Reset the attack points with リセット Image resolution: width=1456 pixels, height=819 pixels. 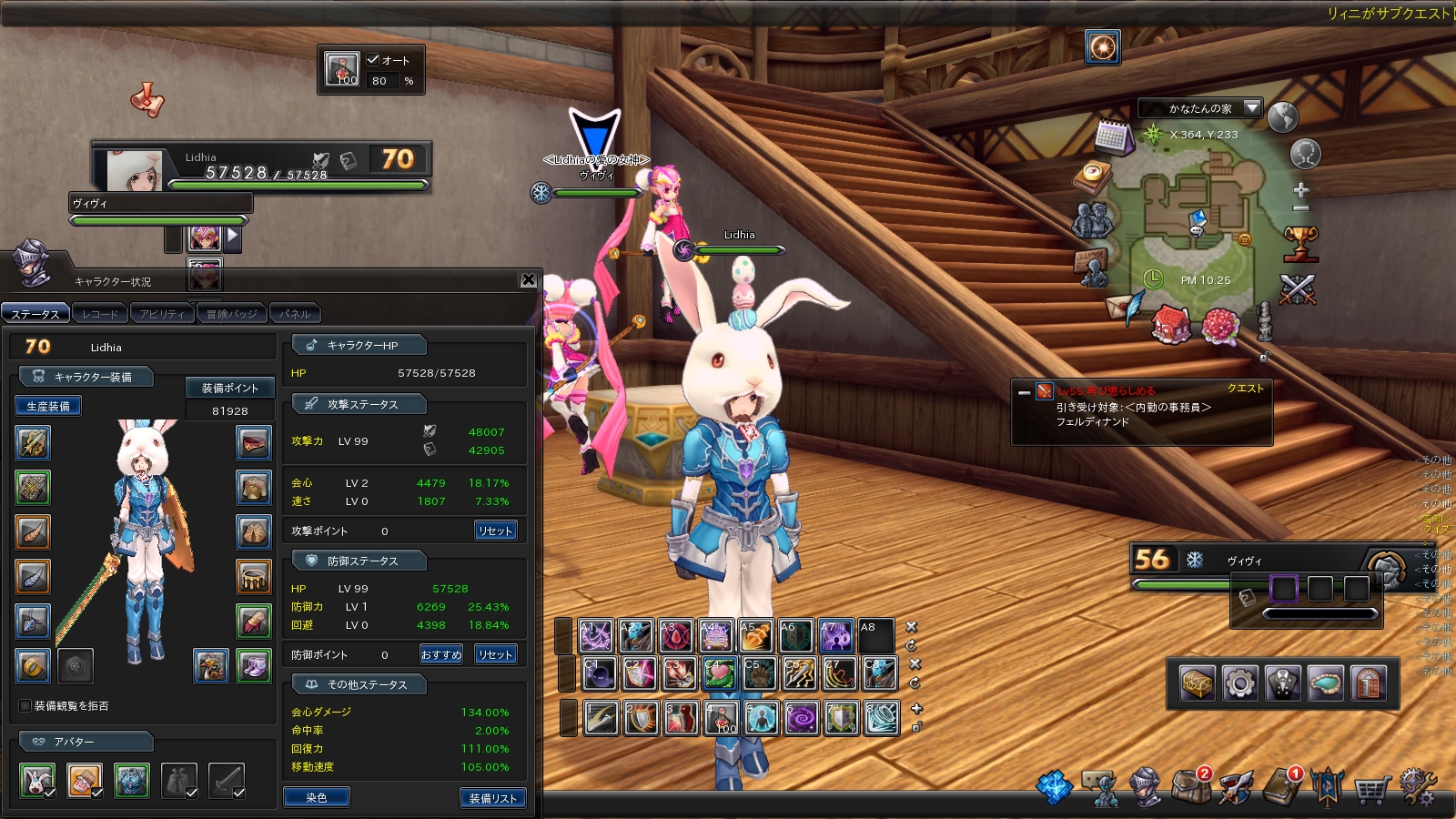495,531
